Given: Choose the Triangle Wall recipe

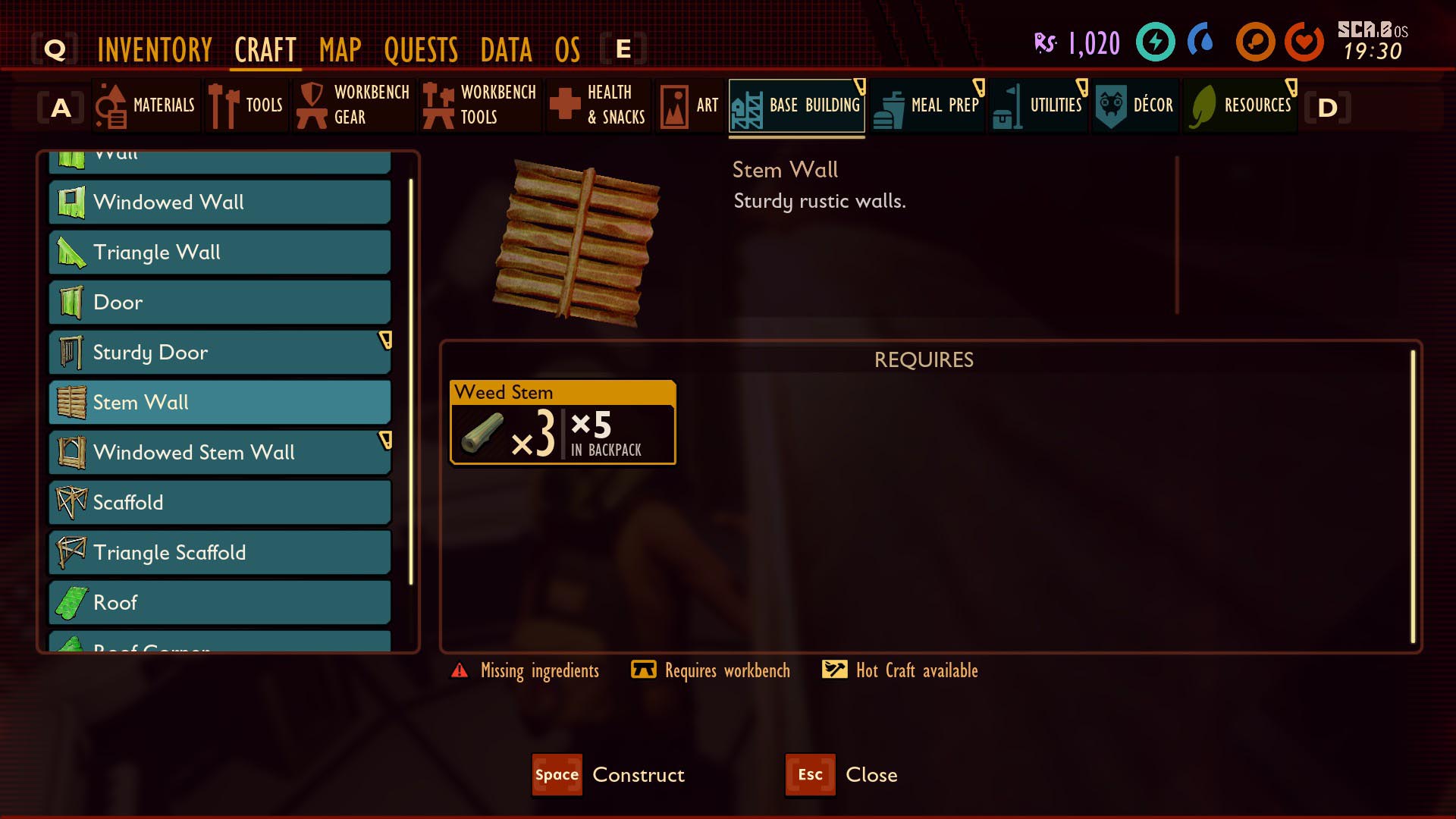Looking at the screenshot, I should coord(220,253).
